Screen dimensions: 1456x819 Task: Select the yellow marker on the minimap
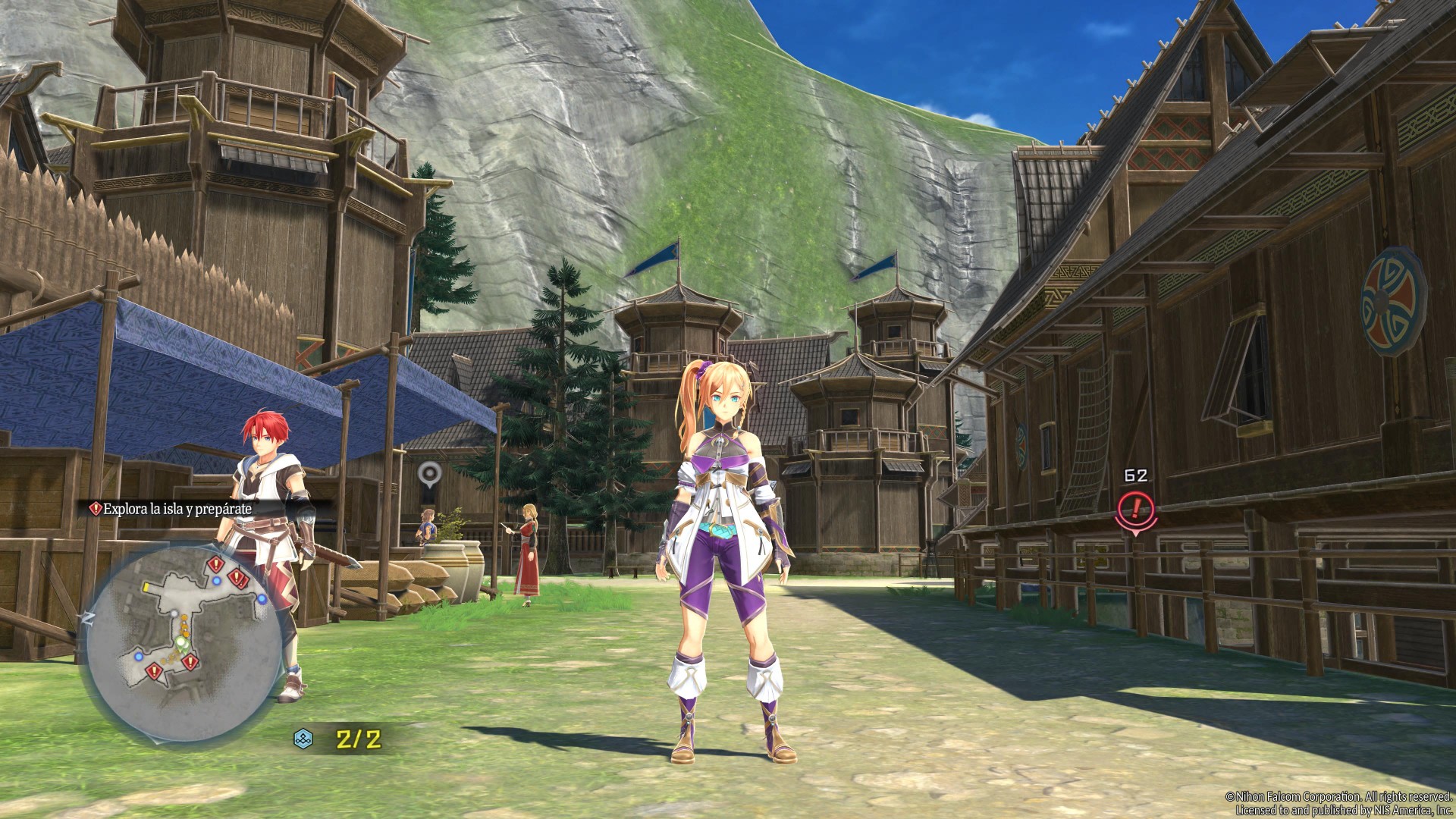(146, 588)
